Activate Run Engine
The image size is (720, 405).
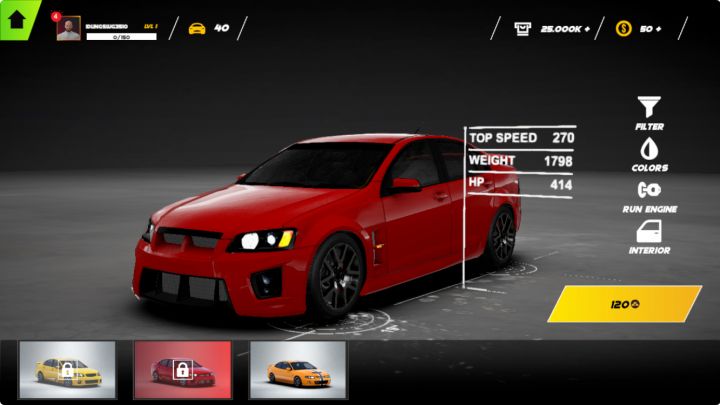click(x=649, y=190)
